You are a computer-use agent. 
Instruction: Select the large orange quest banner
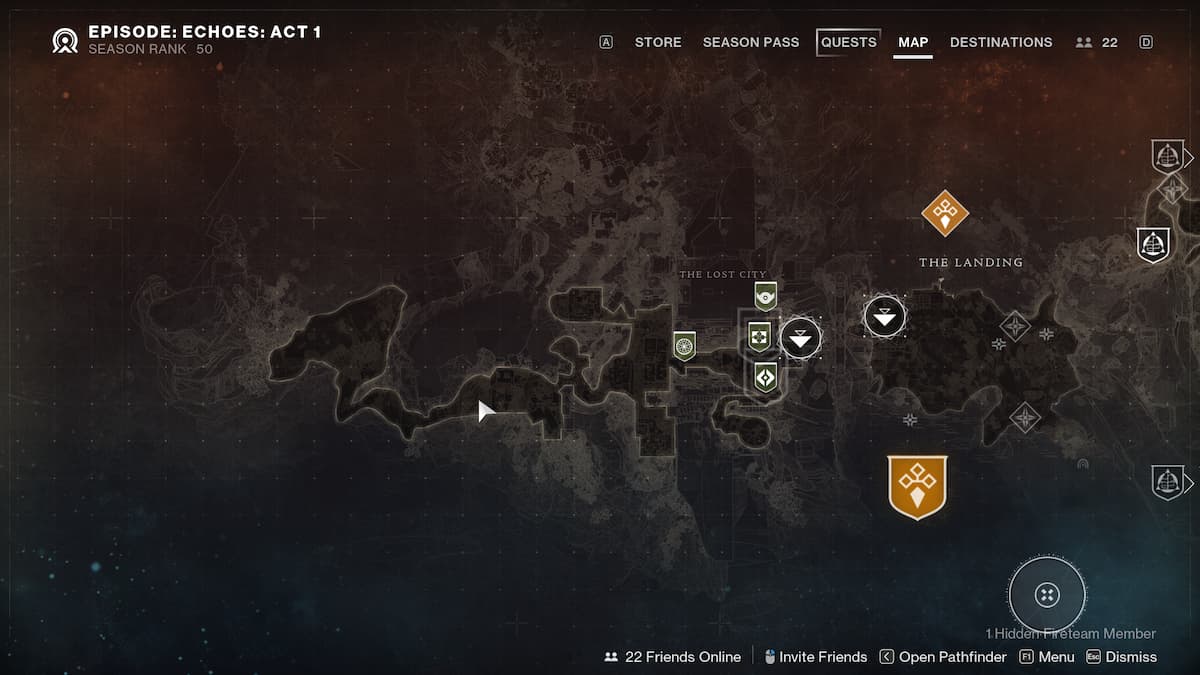coord(917,487)
